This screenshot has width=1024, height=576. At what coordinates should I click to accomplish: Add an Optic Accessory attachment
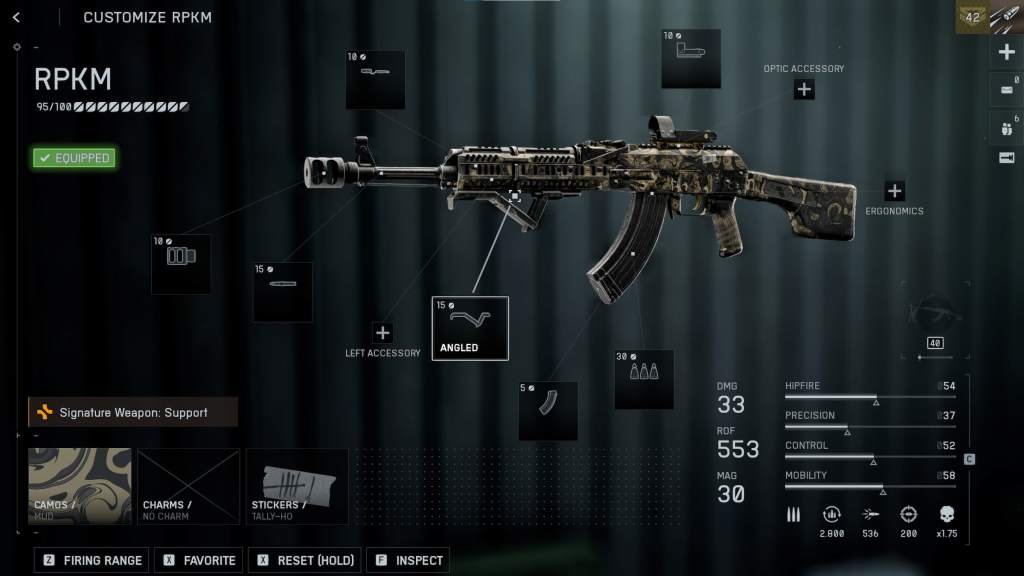click(804, 90)
